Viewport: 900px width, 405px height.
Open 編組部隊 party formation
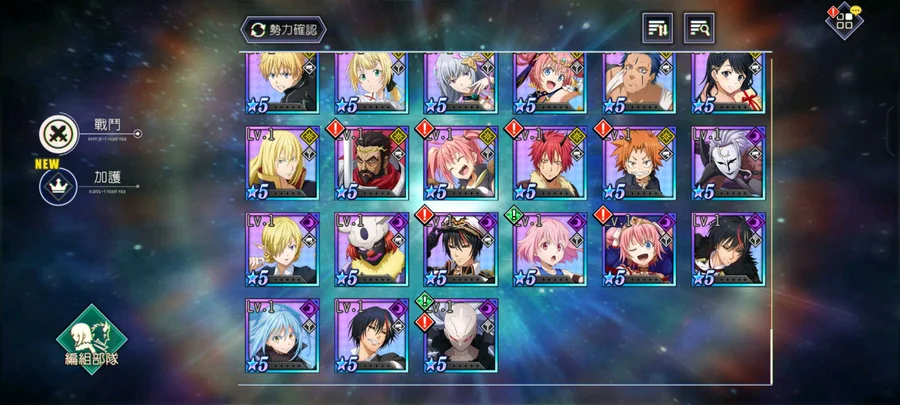point(93,340)
